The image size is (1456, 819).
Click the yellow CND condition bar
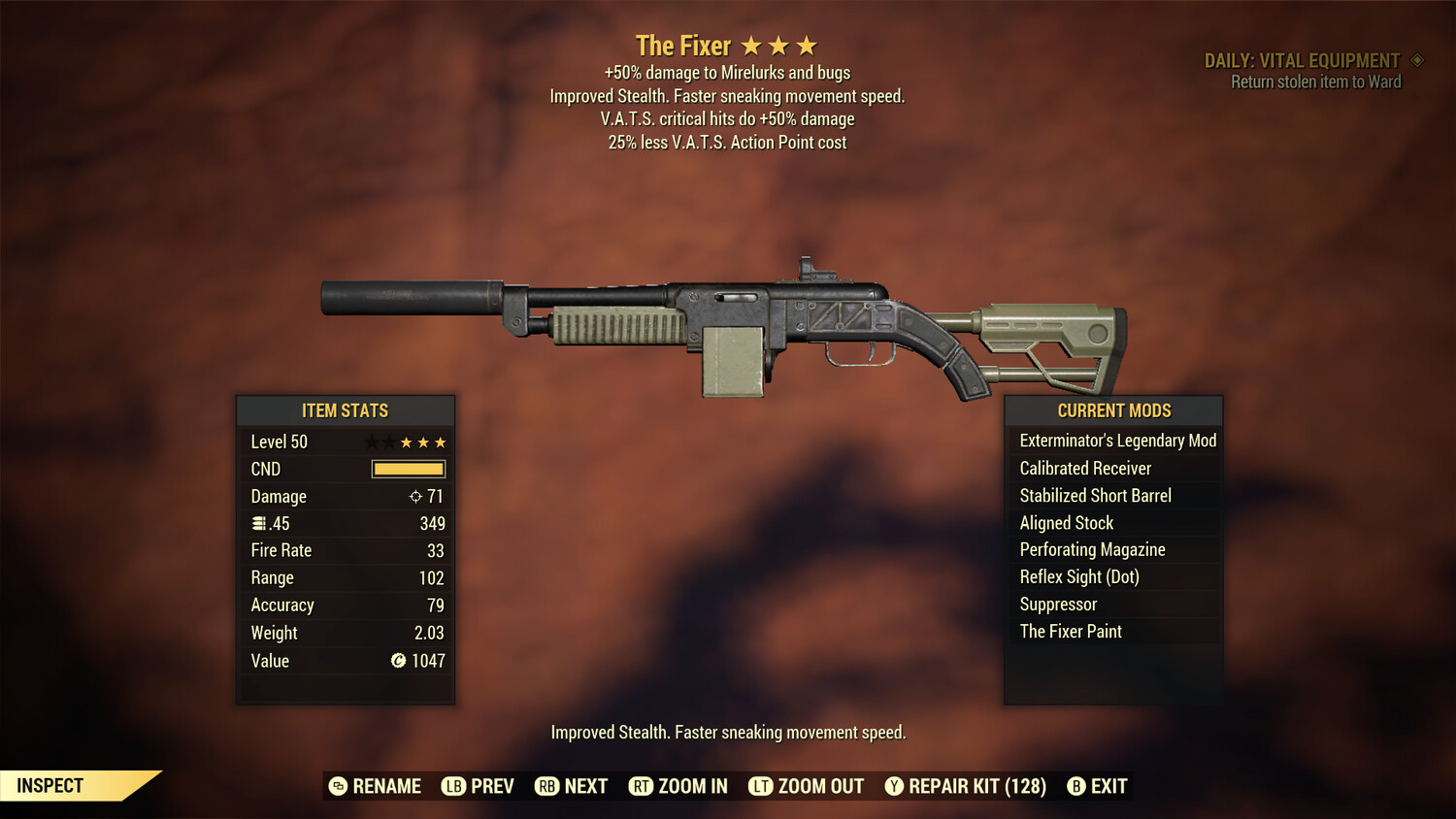tap(407, 469)
